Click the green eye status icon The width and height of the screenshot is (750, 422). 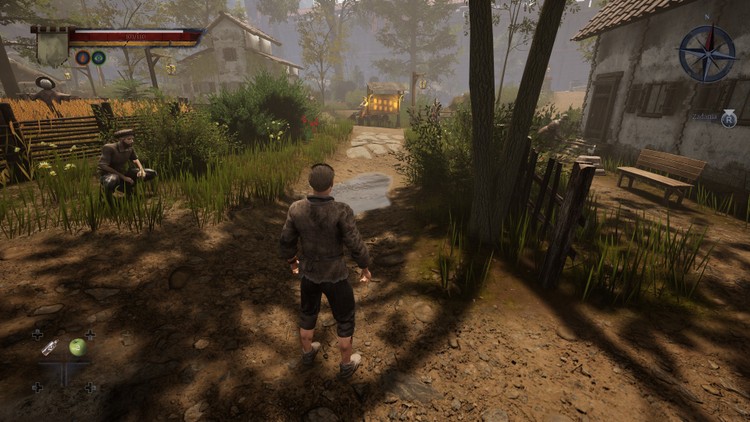[x=98, y=58]
